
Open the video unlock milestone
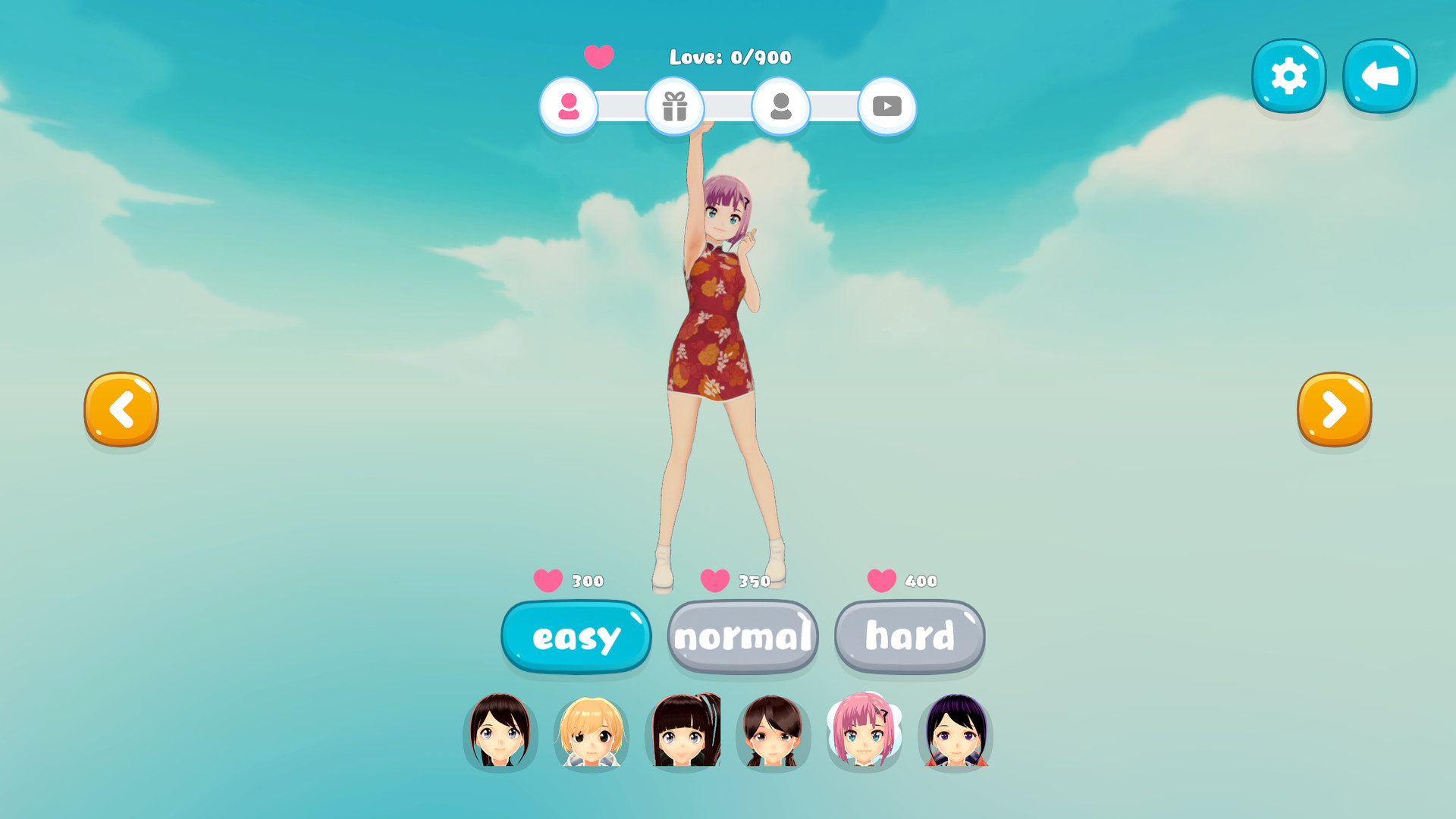(887, 107)
